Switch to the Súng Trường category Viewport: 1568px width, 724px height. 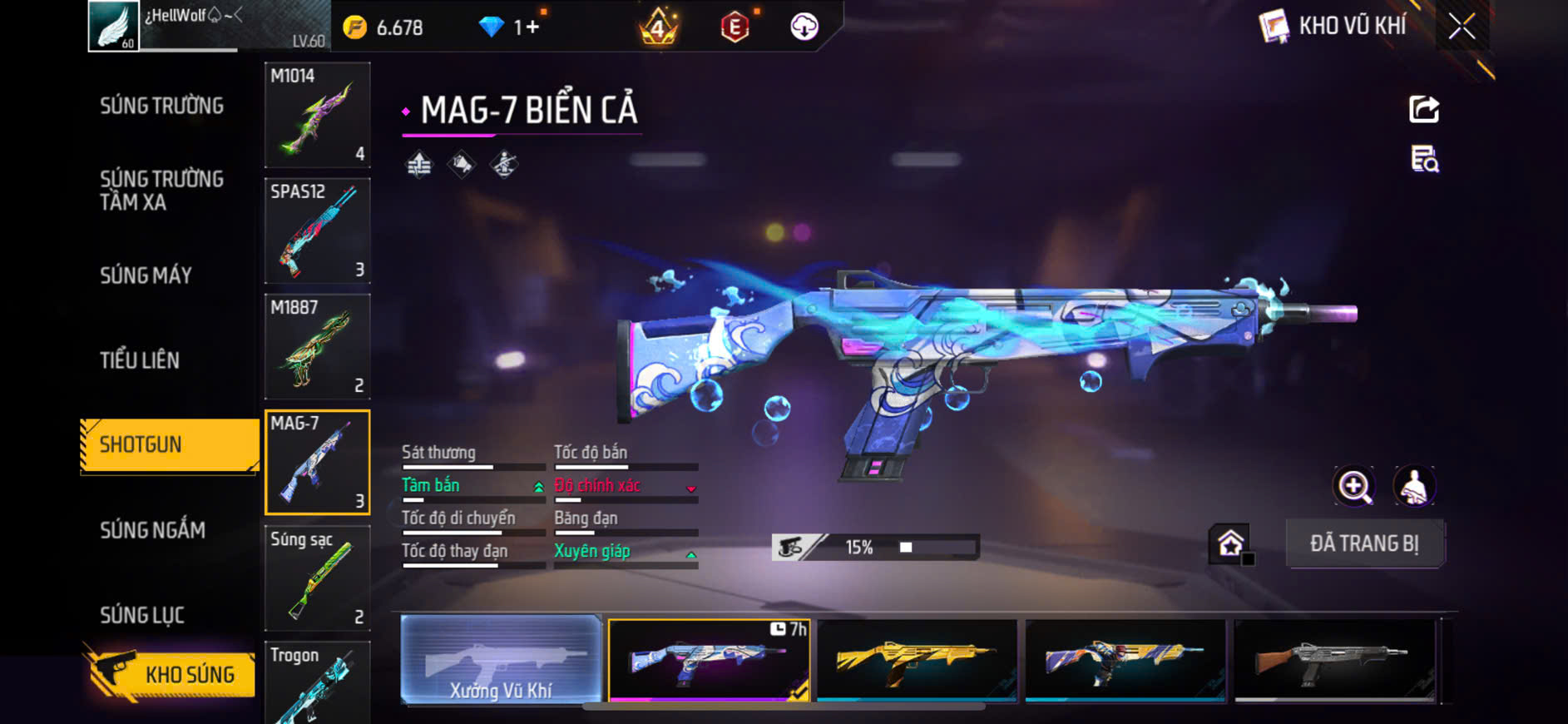click(x=161, y=107)
